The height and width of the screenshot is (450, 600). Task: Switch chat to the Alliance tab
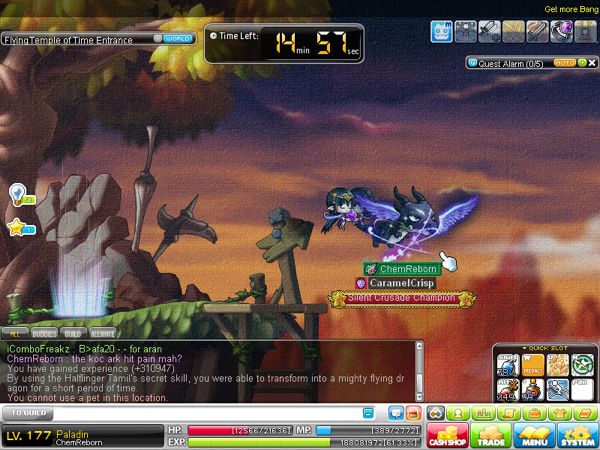pyautogui.click(x=101, y=331)
